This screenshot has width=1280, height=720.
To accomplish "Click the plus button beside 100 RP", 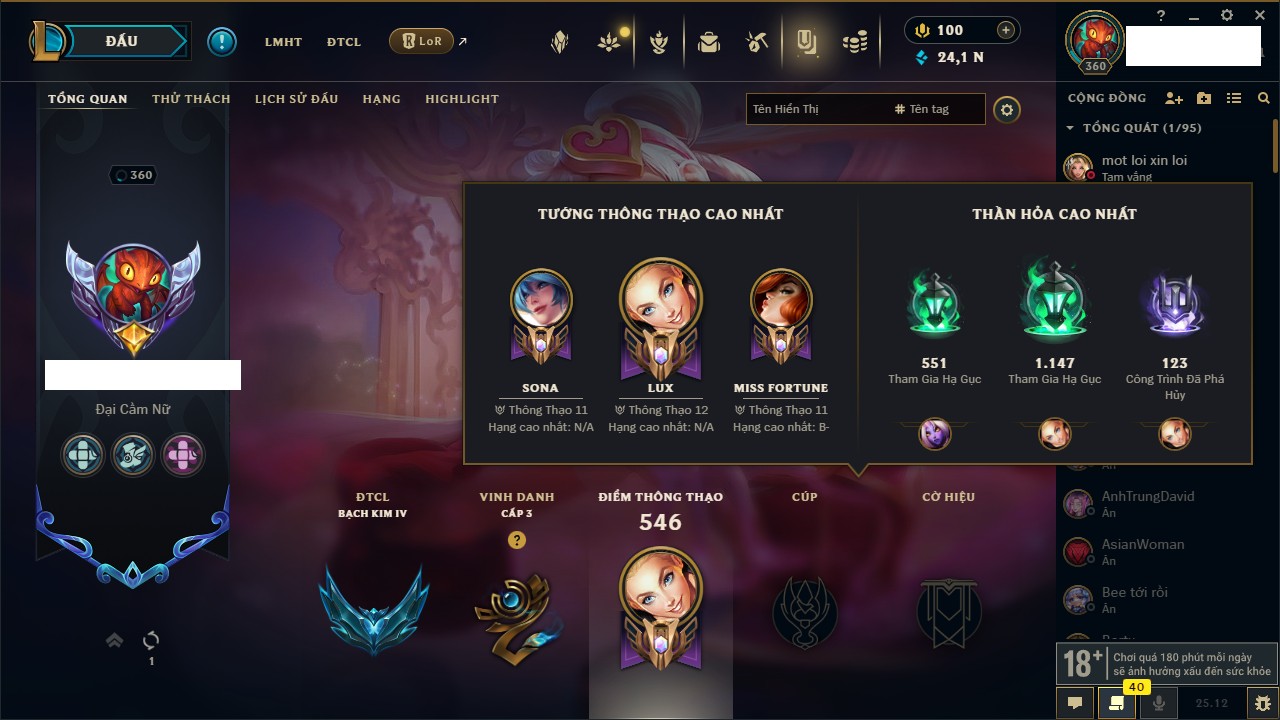I will coord(1006,30).
